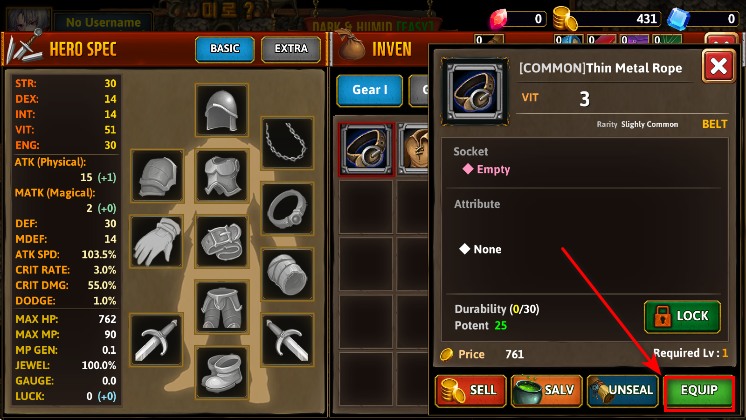Open the Gear I inventory tab

point(369,90)
